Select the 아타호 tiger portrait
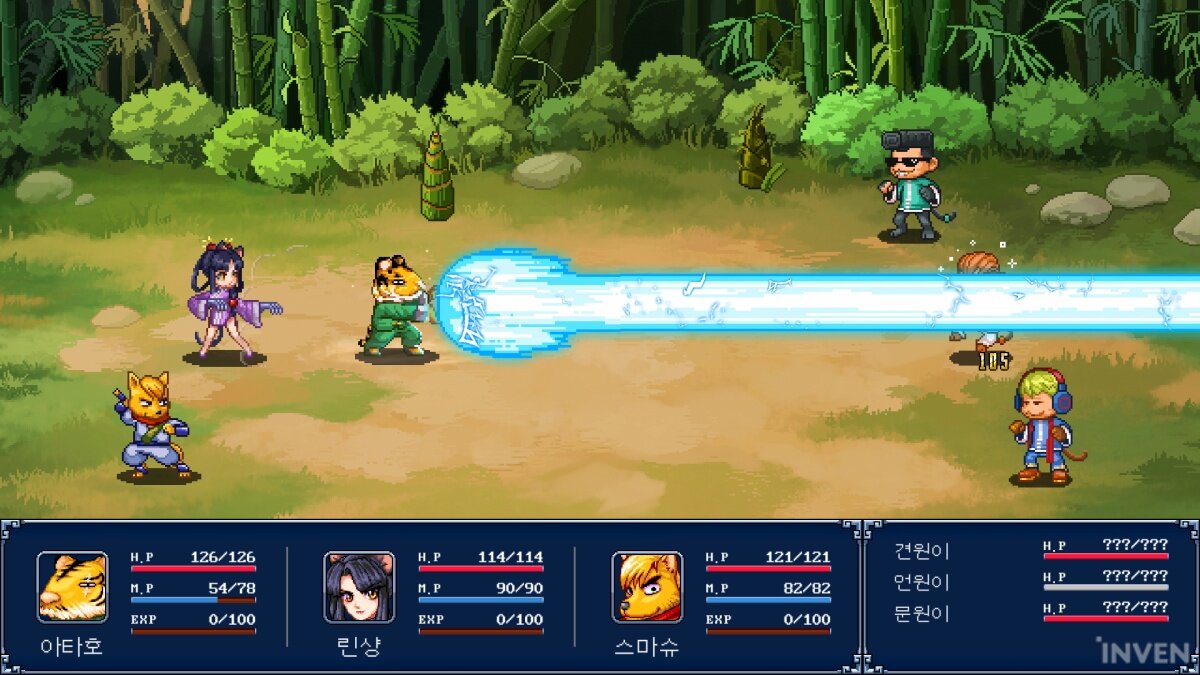The height and width of the screenshot is (675, 1200). [x=72, y=587]
